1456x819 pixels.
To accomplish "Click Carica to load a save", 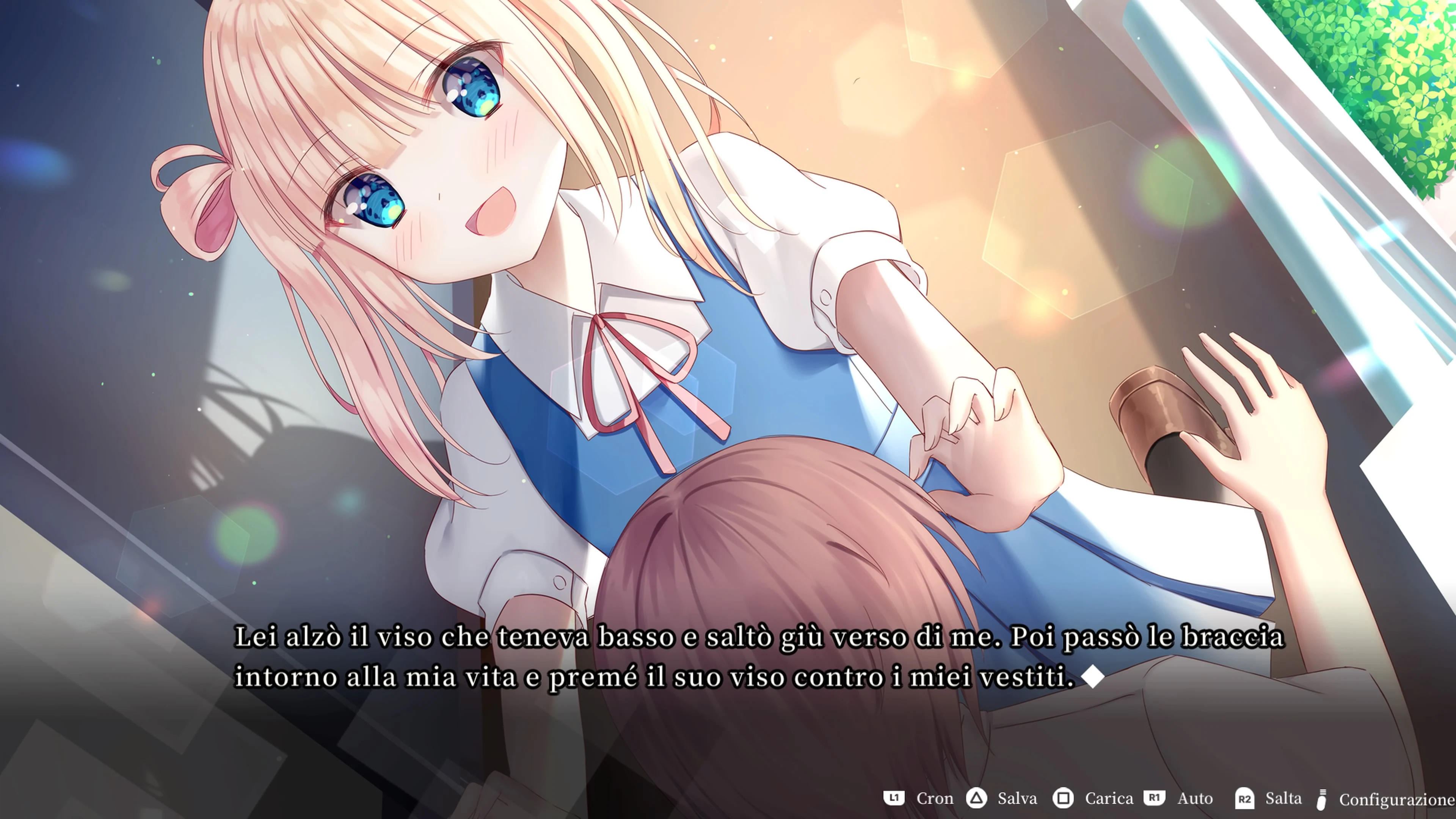I will coord(1108,799).
